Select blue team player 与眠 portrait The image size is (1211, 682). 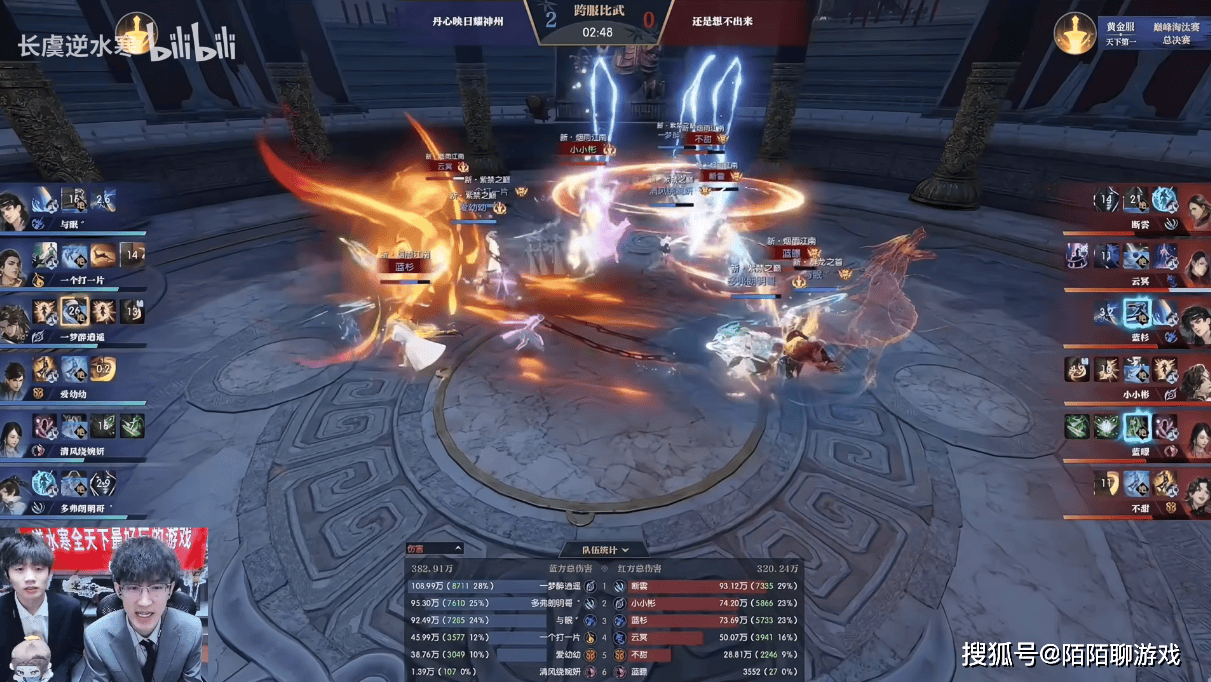click(x=15, y=205)
